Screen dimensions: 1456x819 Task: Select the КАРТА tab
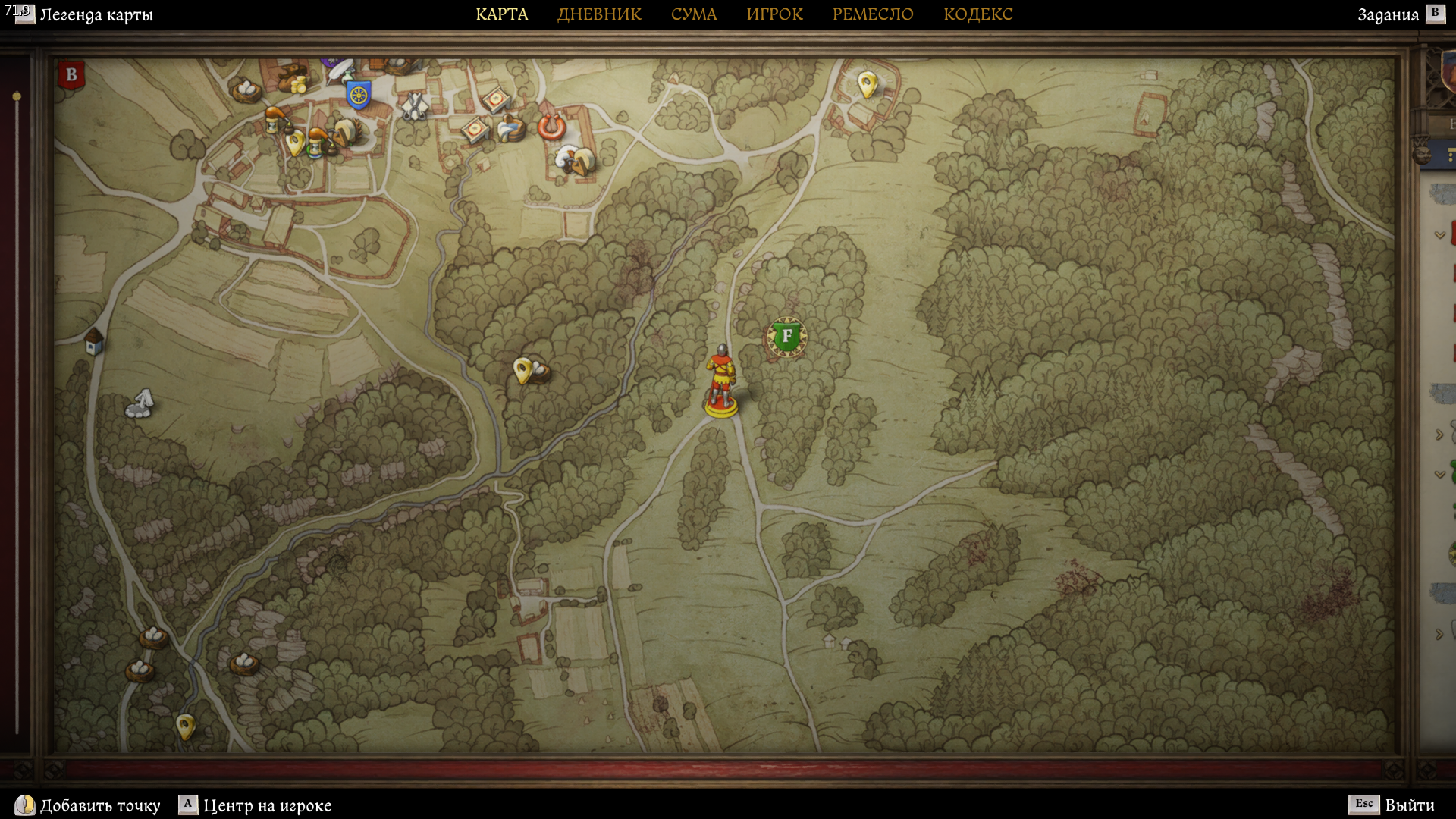pos(501,14)
